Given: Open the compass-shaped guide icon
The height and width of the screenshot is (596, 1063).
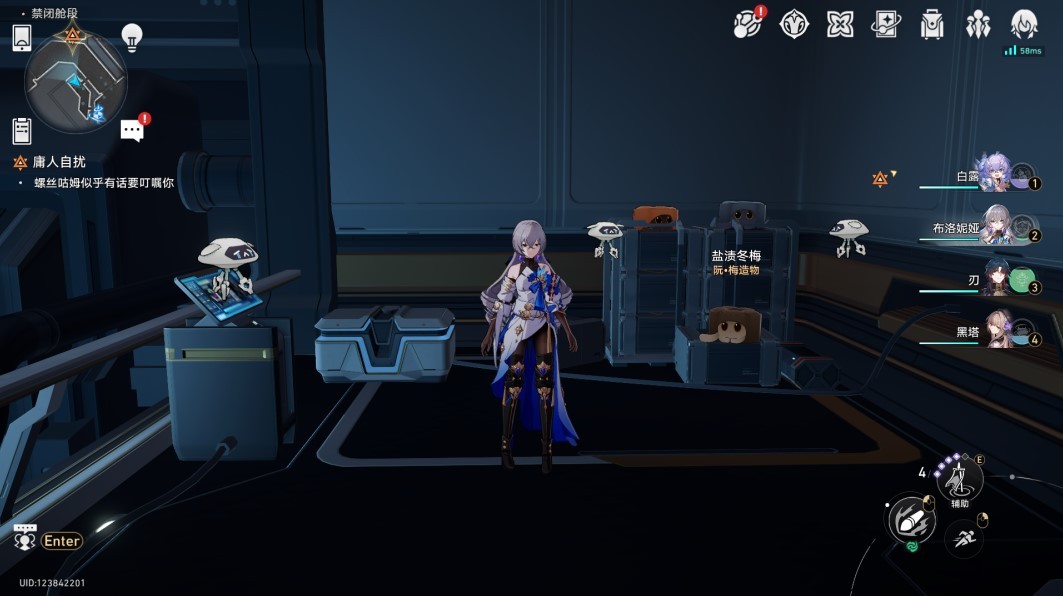Looking at the screenshot, I should click(794, 24).
